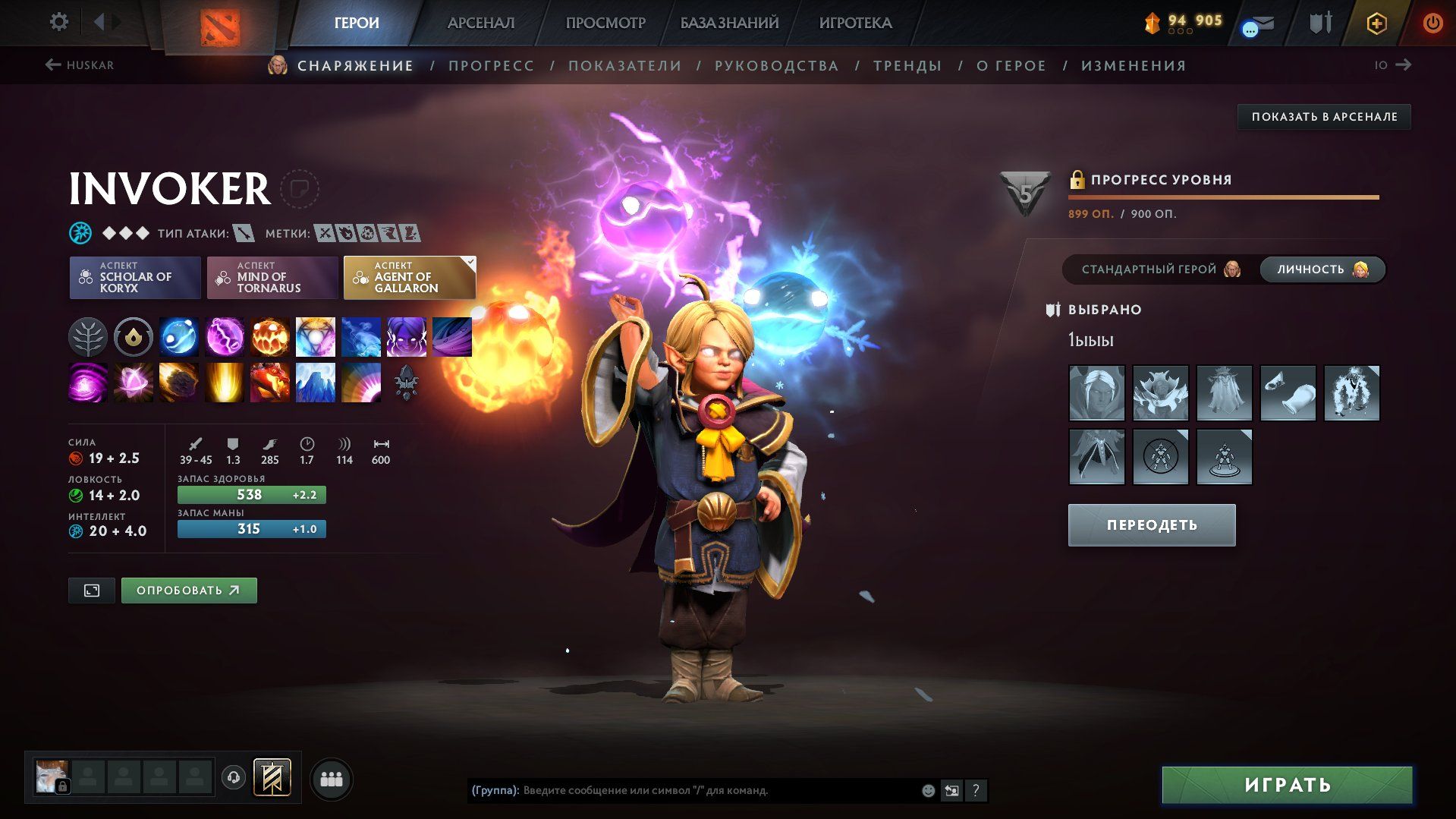This screenshot has width=1456, height=819.
Task: Click the ОПРОБОВАТЬ demo button
Action: (189, 591)
